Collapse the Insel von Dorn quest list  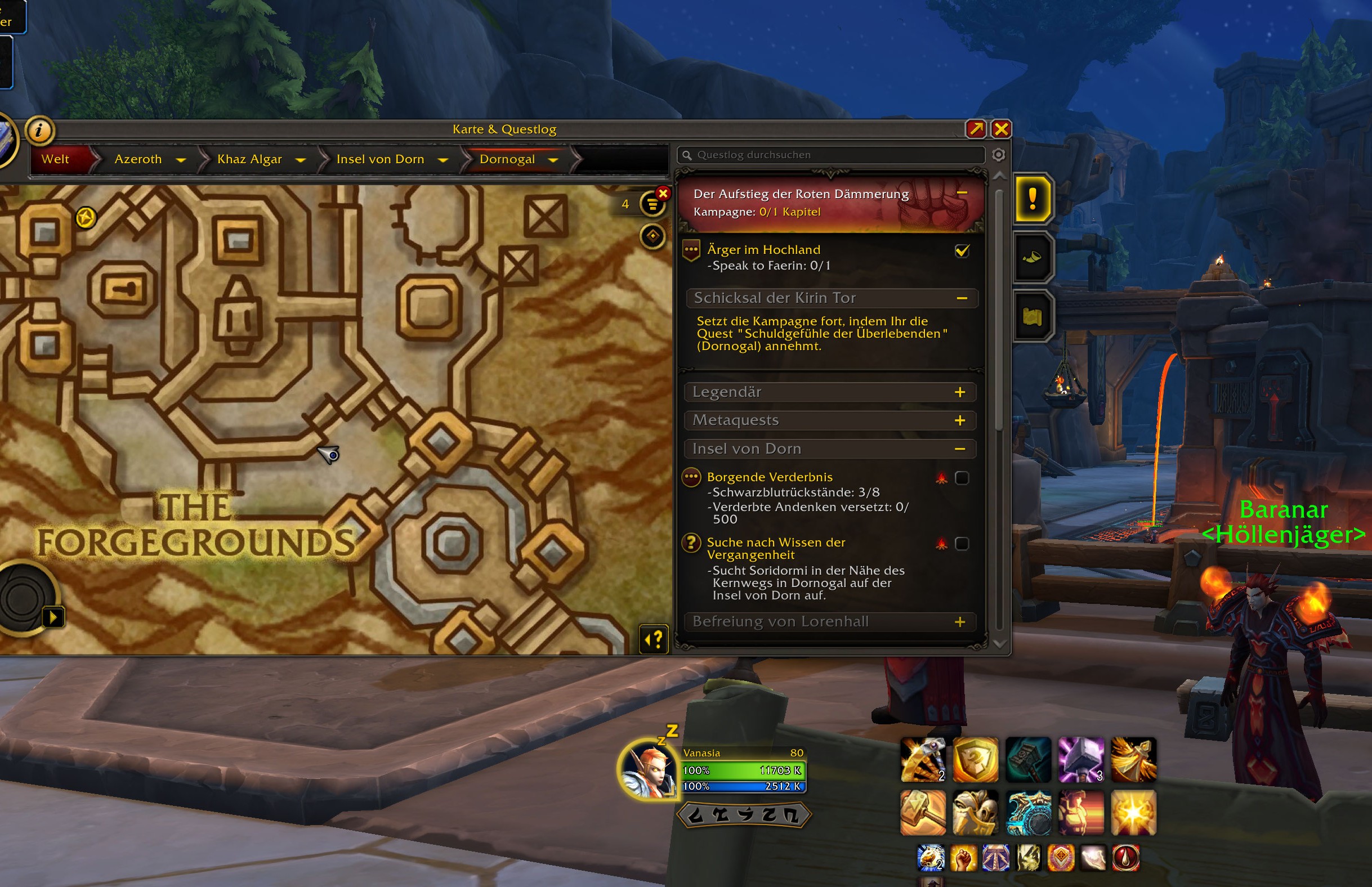(959, 449)
